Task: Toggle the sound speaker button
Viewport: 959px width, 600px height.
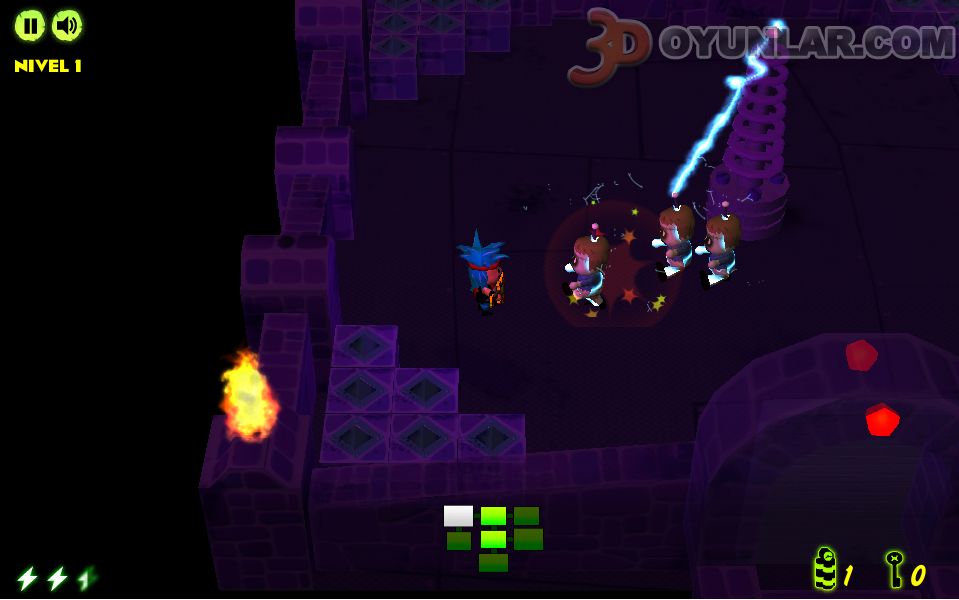Action: (67, 25)
